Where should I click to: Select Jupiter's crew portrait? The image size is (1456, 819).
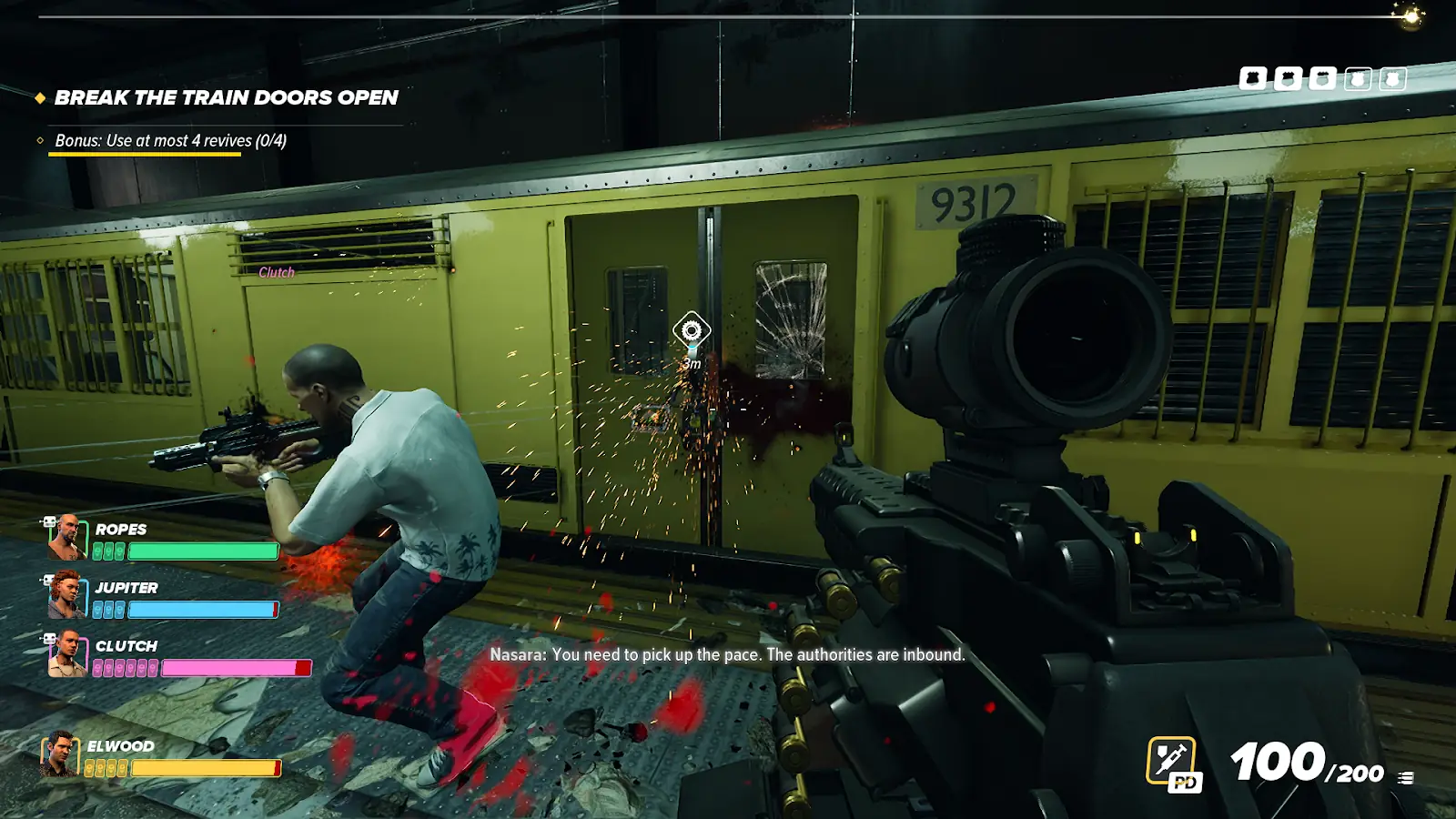66,595
